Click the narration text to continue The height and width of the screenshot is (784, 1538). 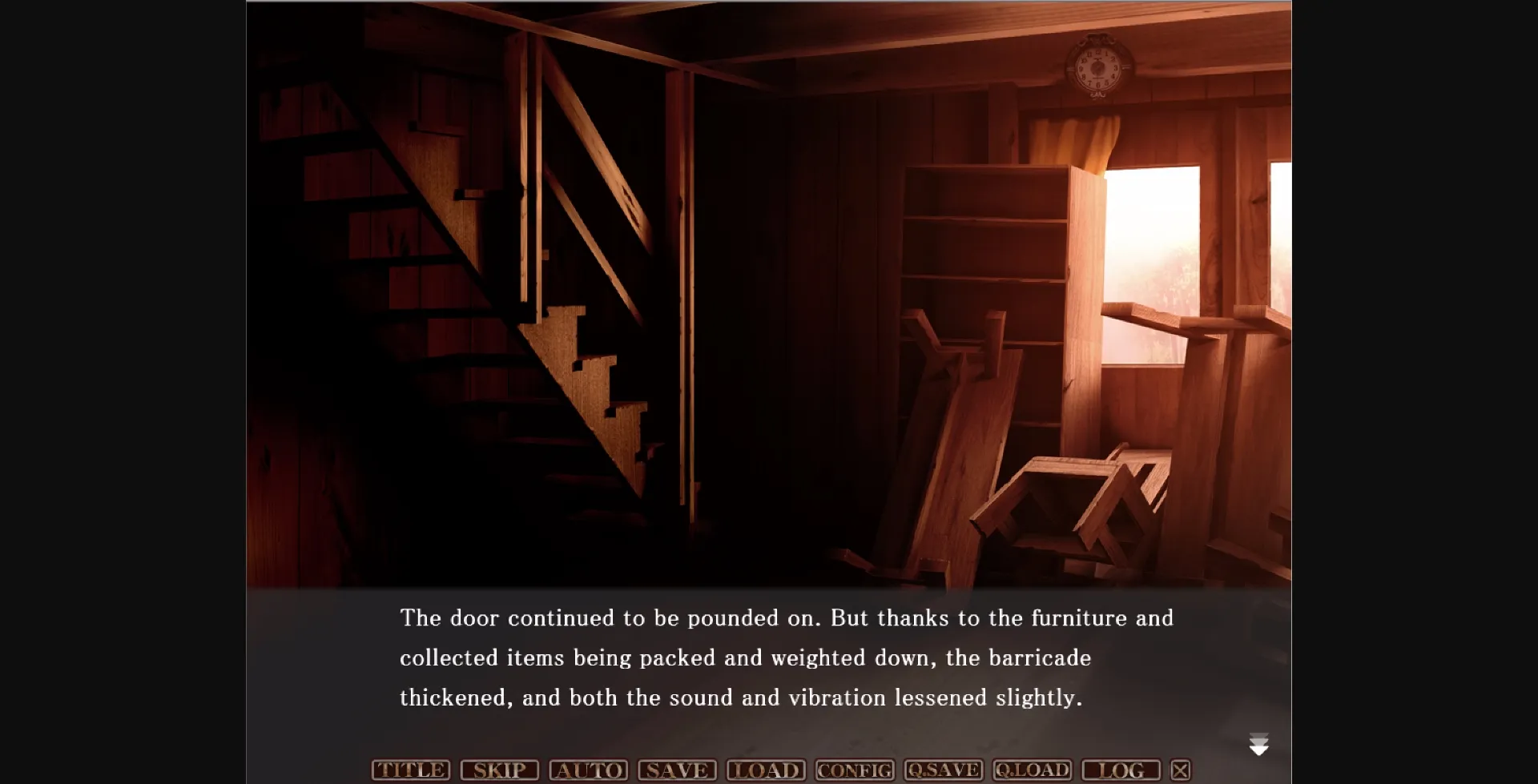click(785, 657)
